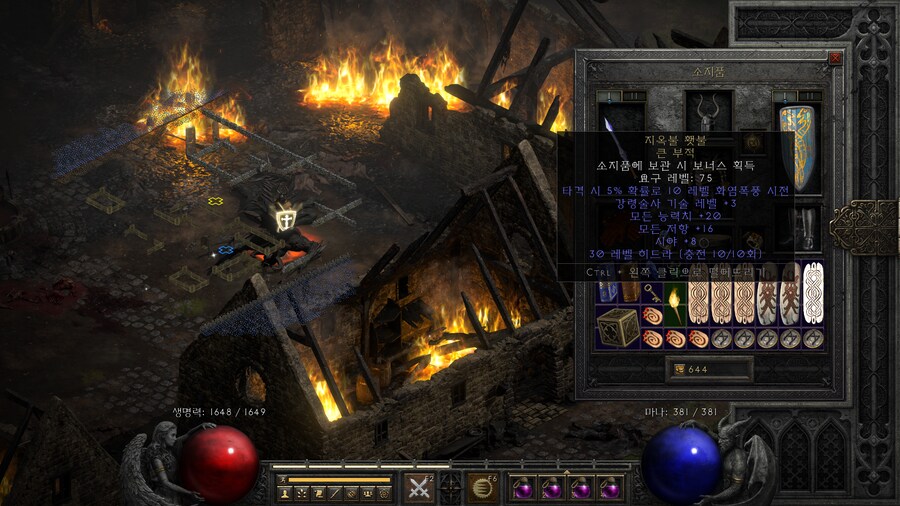Open the F6 right-click skill selector
Viewport: 900px width, 506px height.
(x=483, y=488)
